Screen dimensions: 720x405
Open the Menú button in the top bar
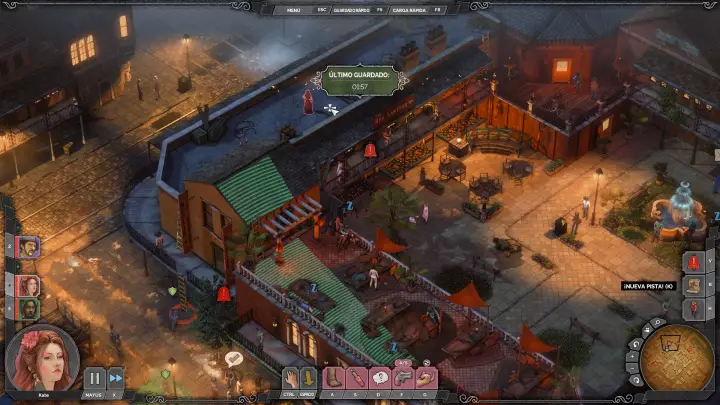click(294, 8)
